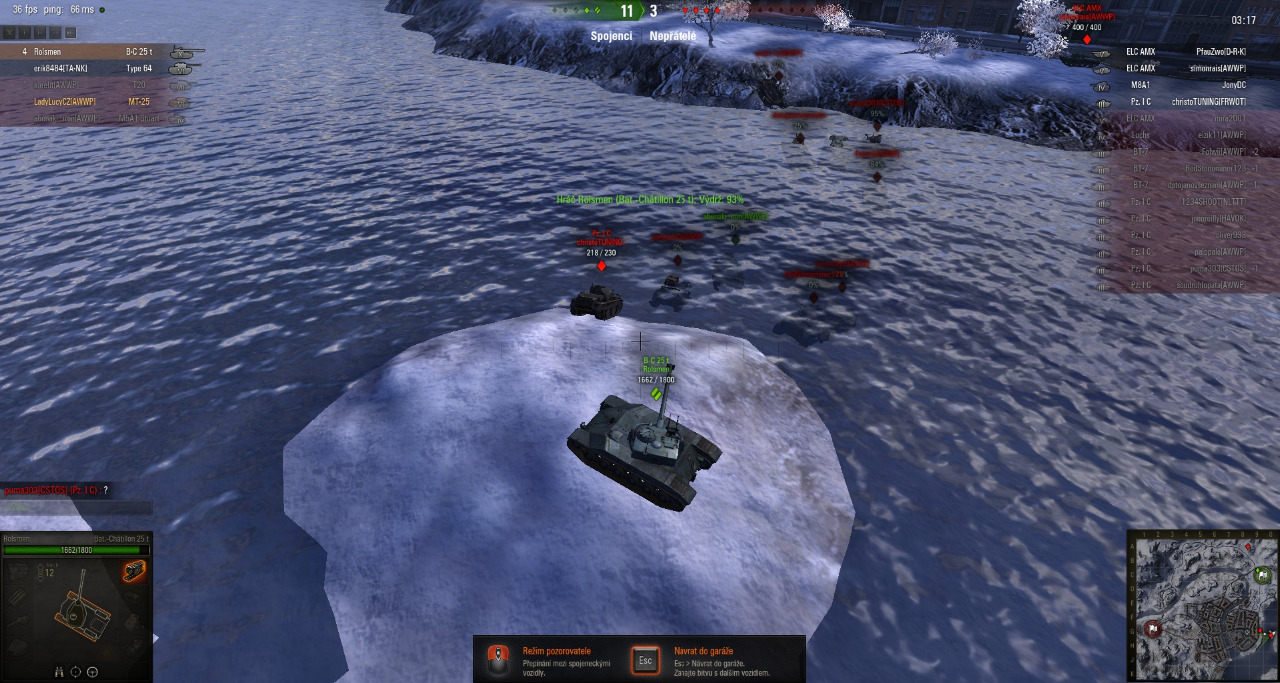Select Rolsmen's B-C 25 t row
Image resolution: width=1280 pixels, height=683 pixels.
tap(100, 50)
